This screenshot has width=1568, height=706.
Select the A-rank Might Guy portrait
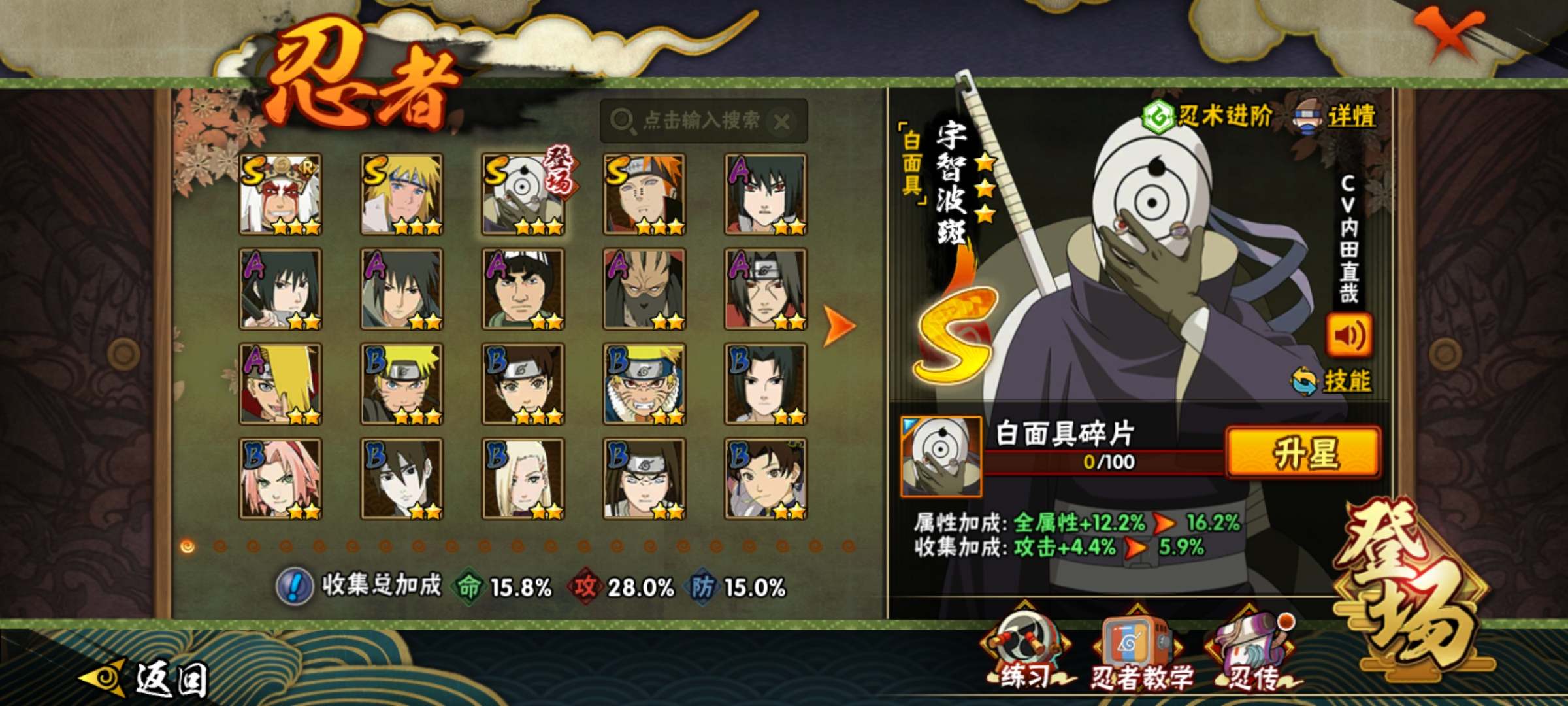pos(523,289)
